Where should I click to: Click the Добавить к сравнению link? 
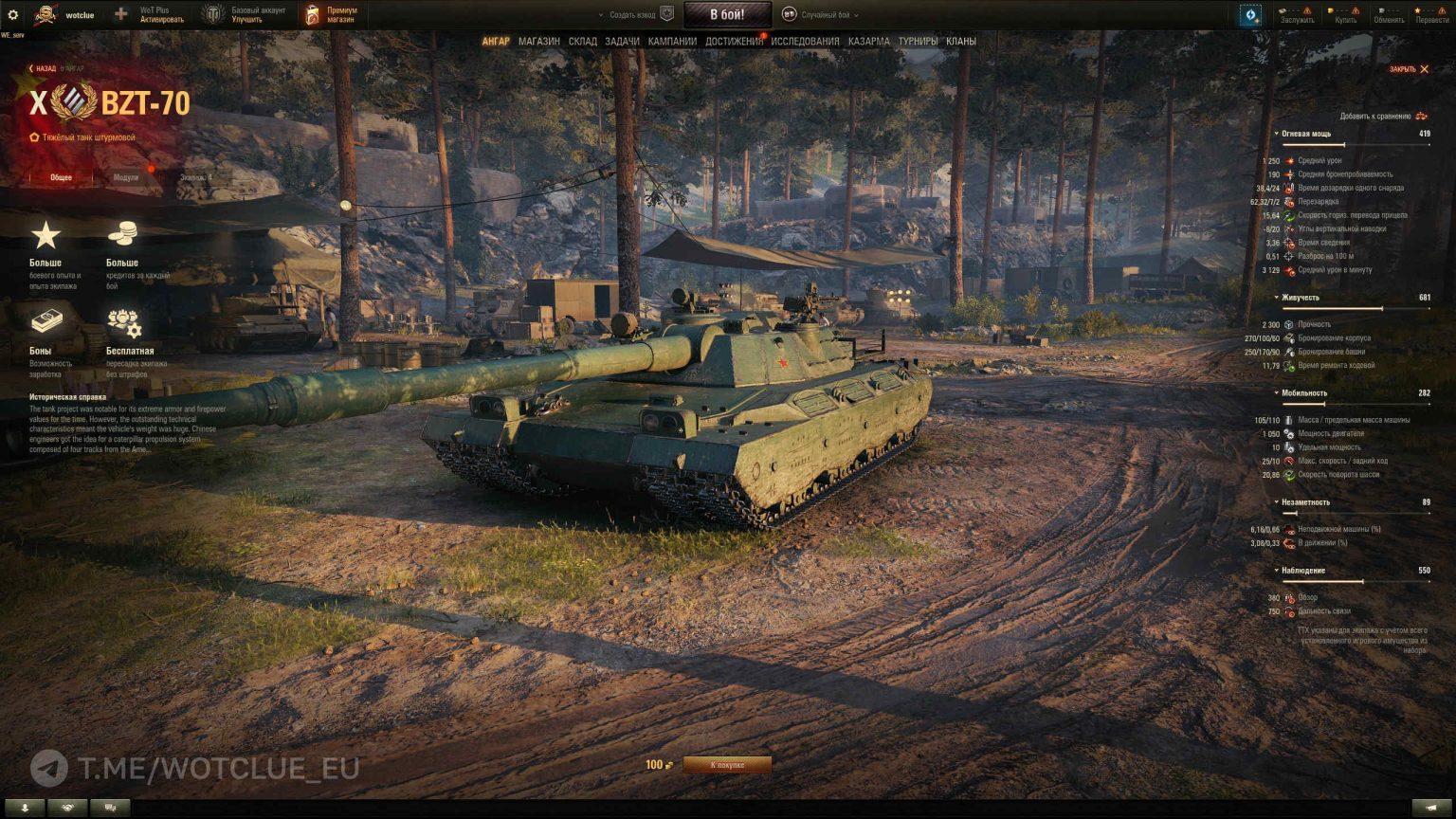(x=1374, y=115)
